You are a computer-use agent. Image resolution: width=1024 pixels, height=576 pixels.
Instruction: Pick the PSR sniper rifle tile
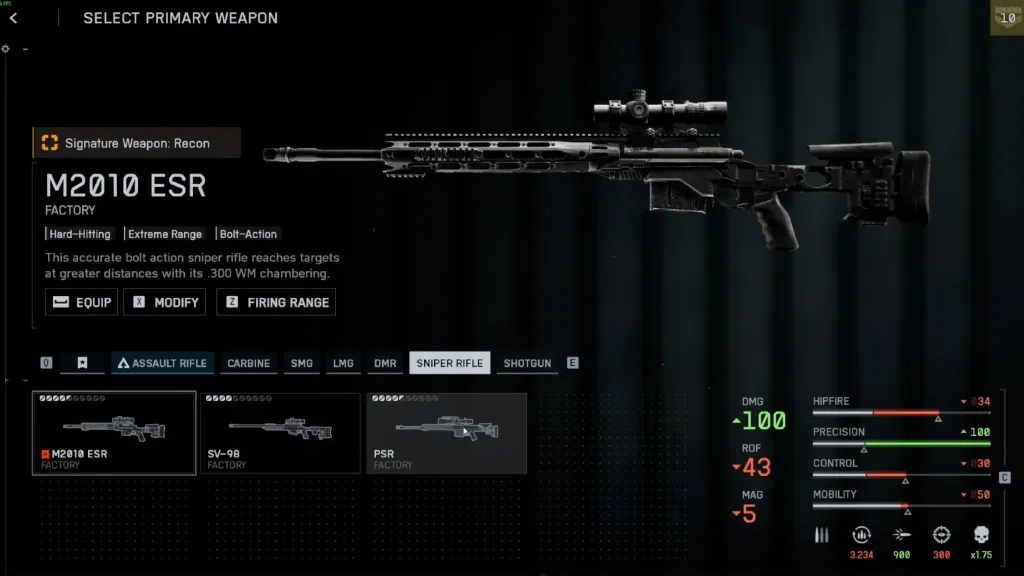pyautogui.click(x=447, y=433)
